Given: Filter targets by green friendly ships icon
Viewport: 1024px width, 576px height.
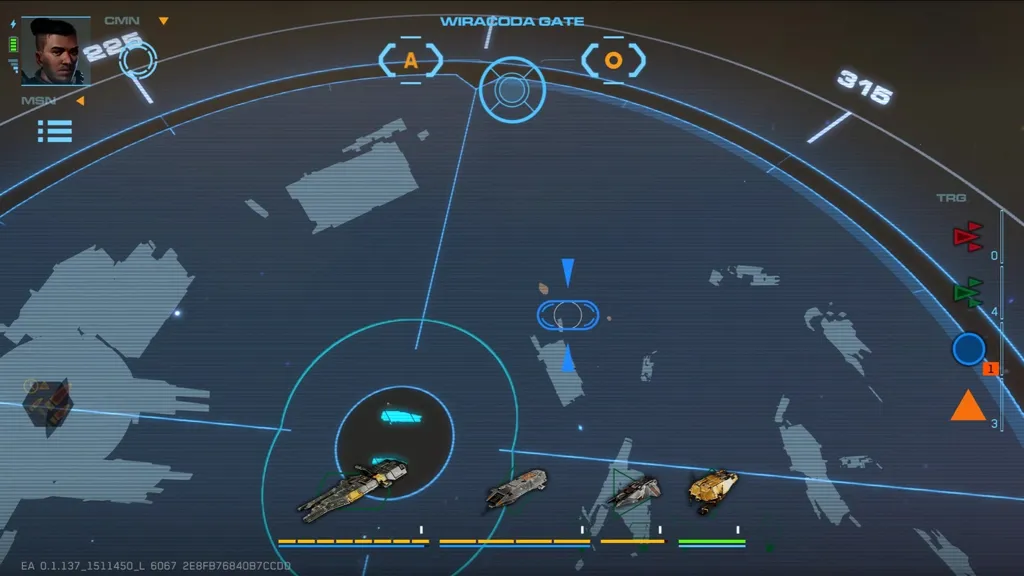Looking at the screenshot, I should click(967, 293).
